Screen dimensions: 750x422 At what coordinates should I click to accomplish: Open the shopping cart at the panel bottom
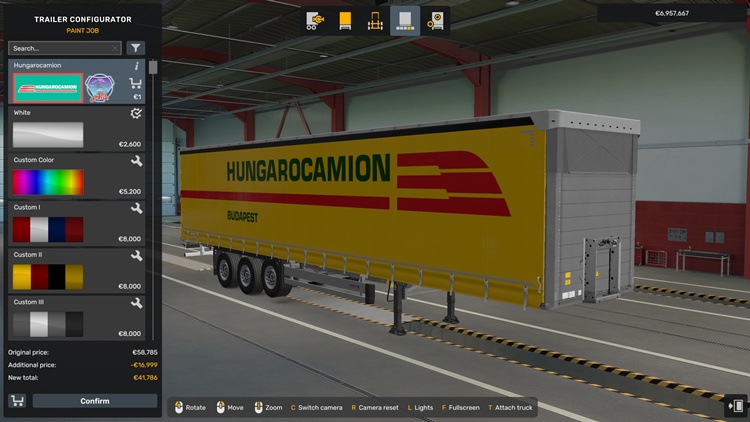[x=17, y=401]
